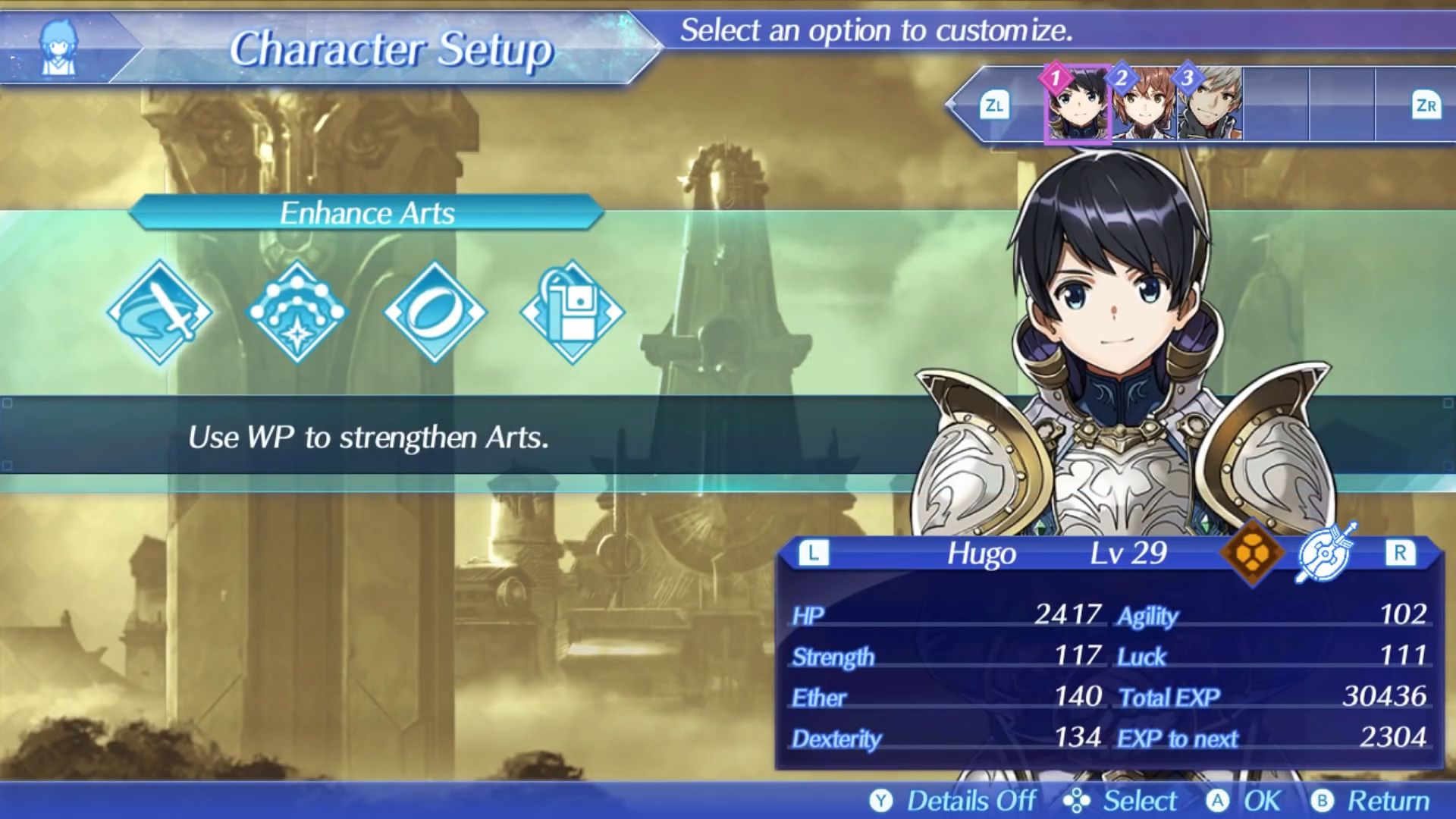Screen dimensions: 1456x819
Task: Click the orange hexagon element icon
Action: [1252, 553]
